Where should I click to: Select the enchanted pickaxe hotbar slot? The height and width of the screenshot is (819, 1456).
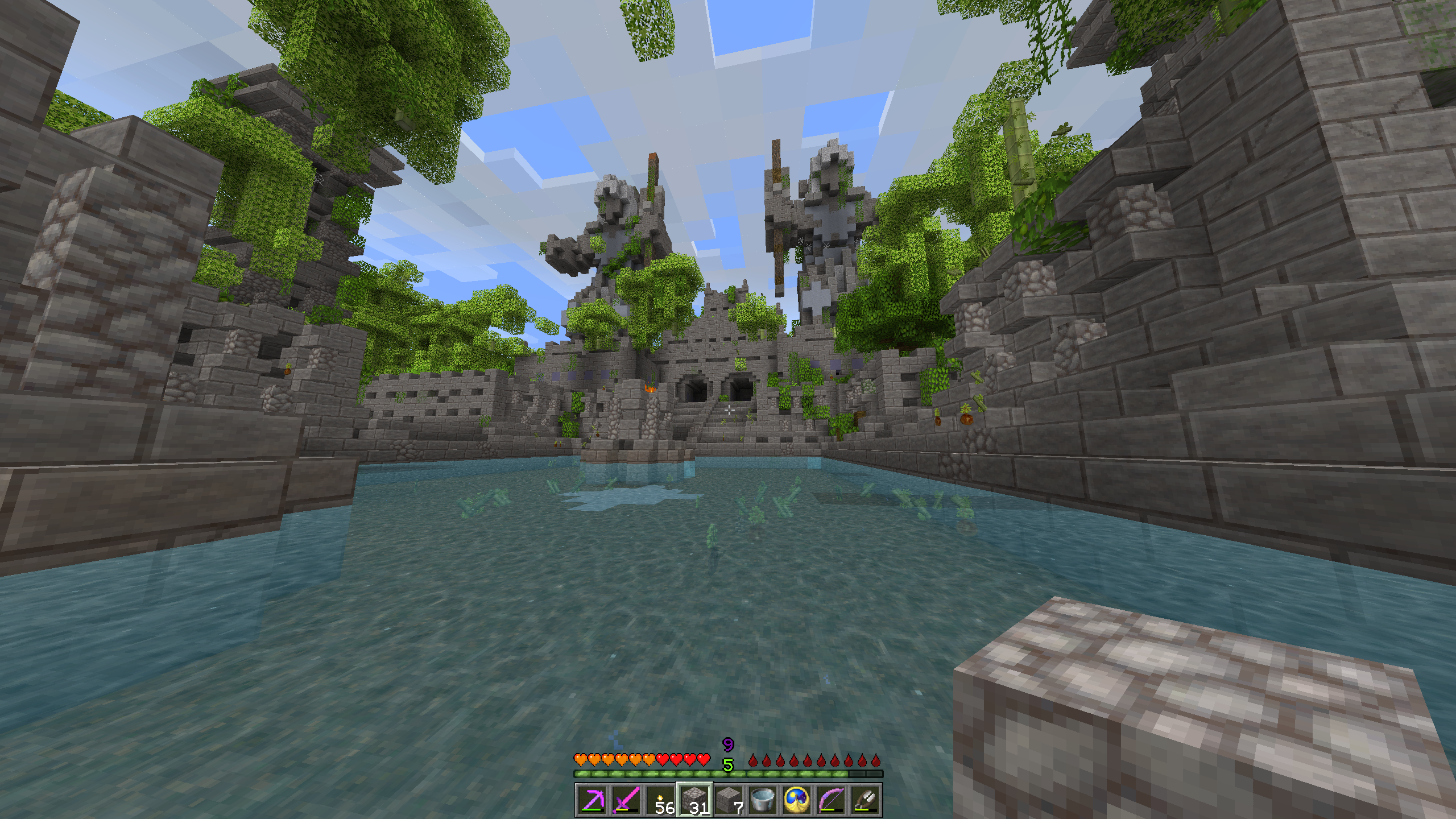(592, 800)
